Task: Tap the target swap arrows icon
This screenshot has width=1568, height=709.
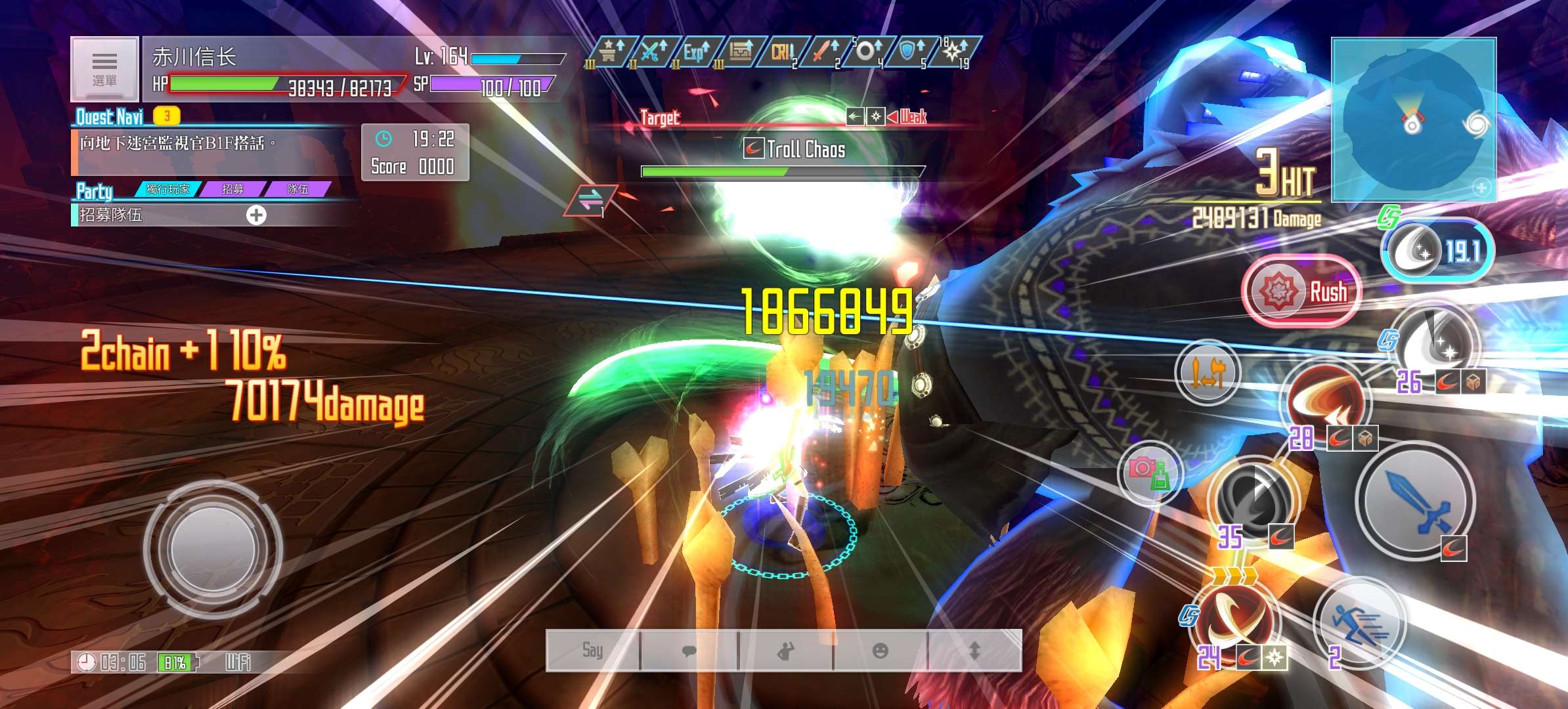Action: [x=590, y=201]
